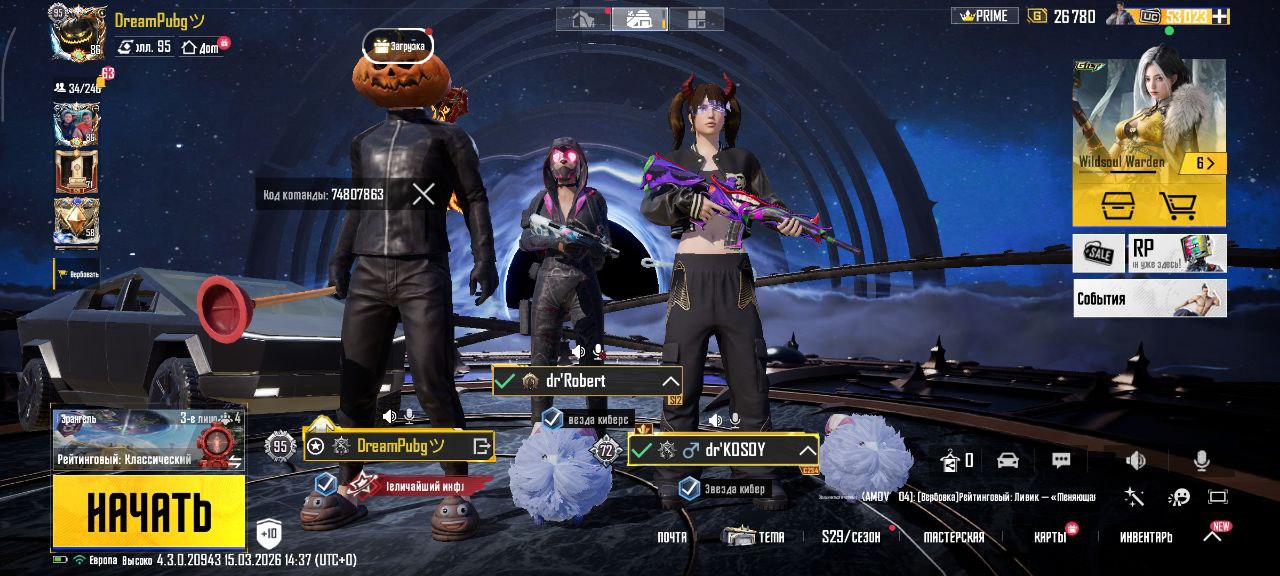Open the S29 Сезон page
The image size is (1280, 576).
pos(851,537)
